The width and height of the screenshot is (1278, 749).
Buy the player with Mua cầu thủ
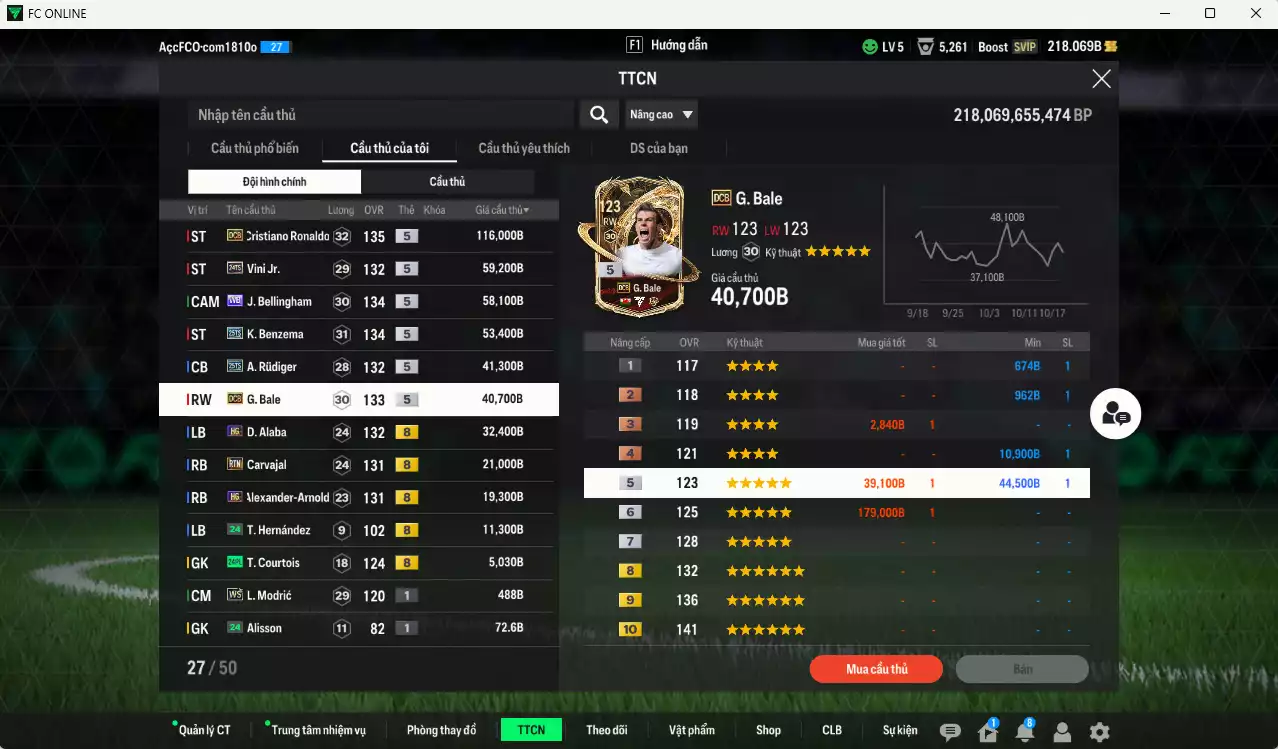[x=877, y=669]
